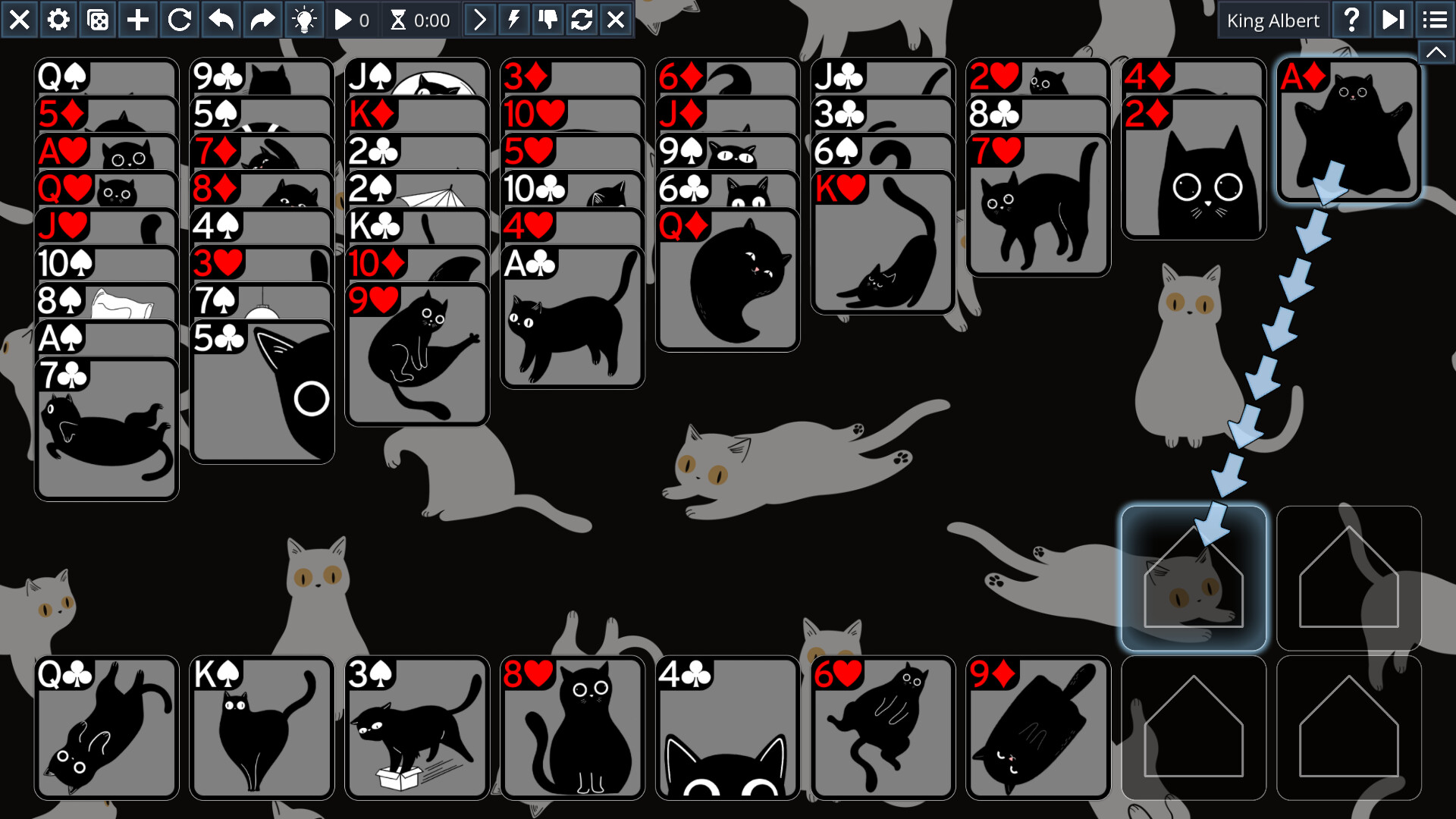Restart the deal using the circular arrow icon

point(179,20)
